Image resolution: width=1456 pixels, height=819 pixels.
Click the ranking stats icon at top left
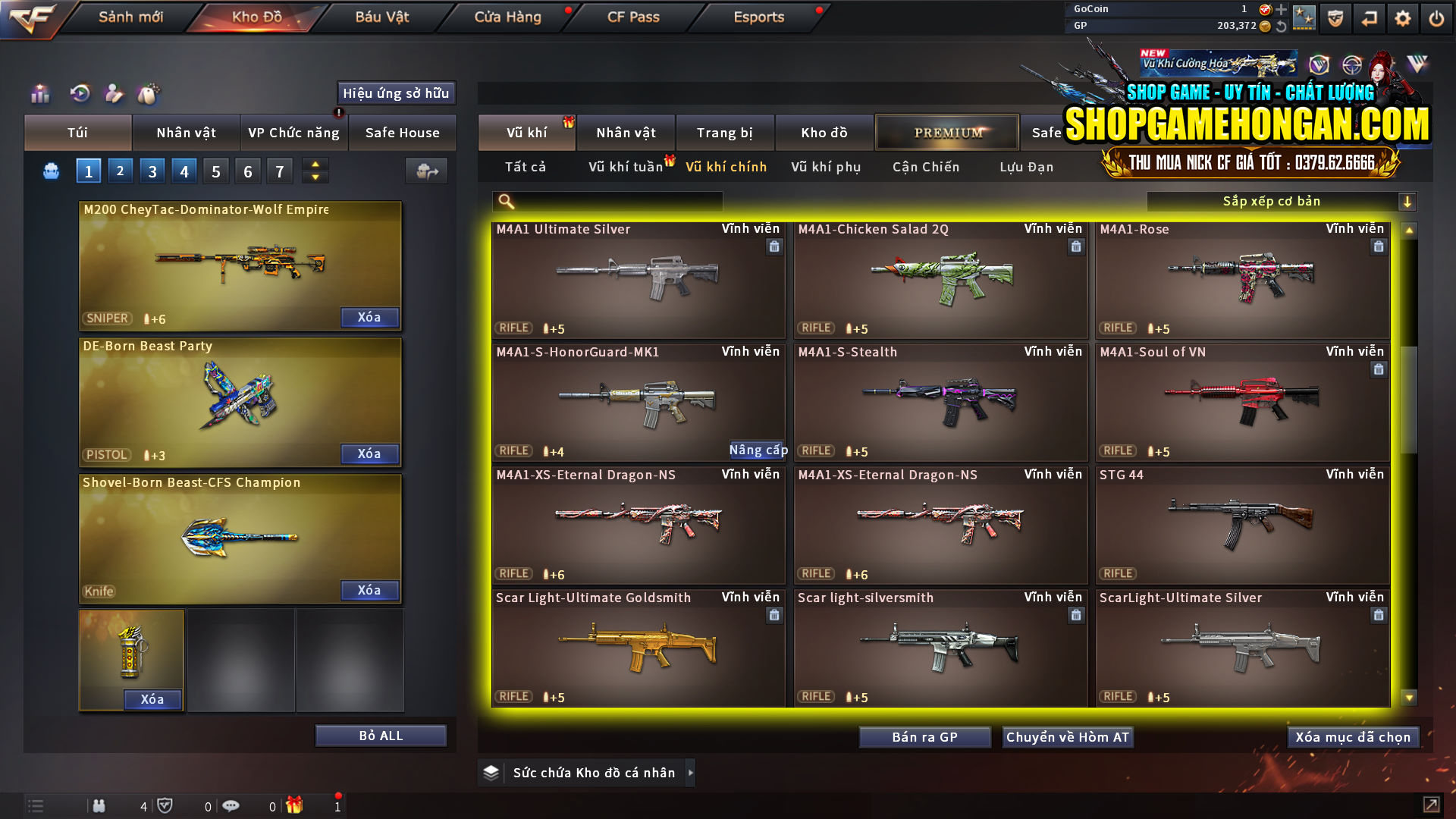tap(39, 93)
